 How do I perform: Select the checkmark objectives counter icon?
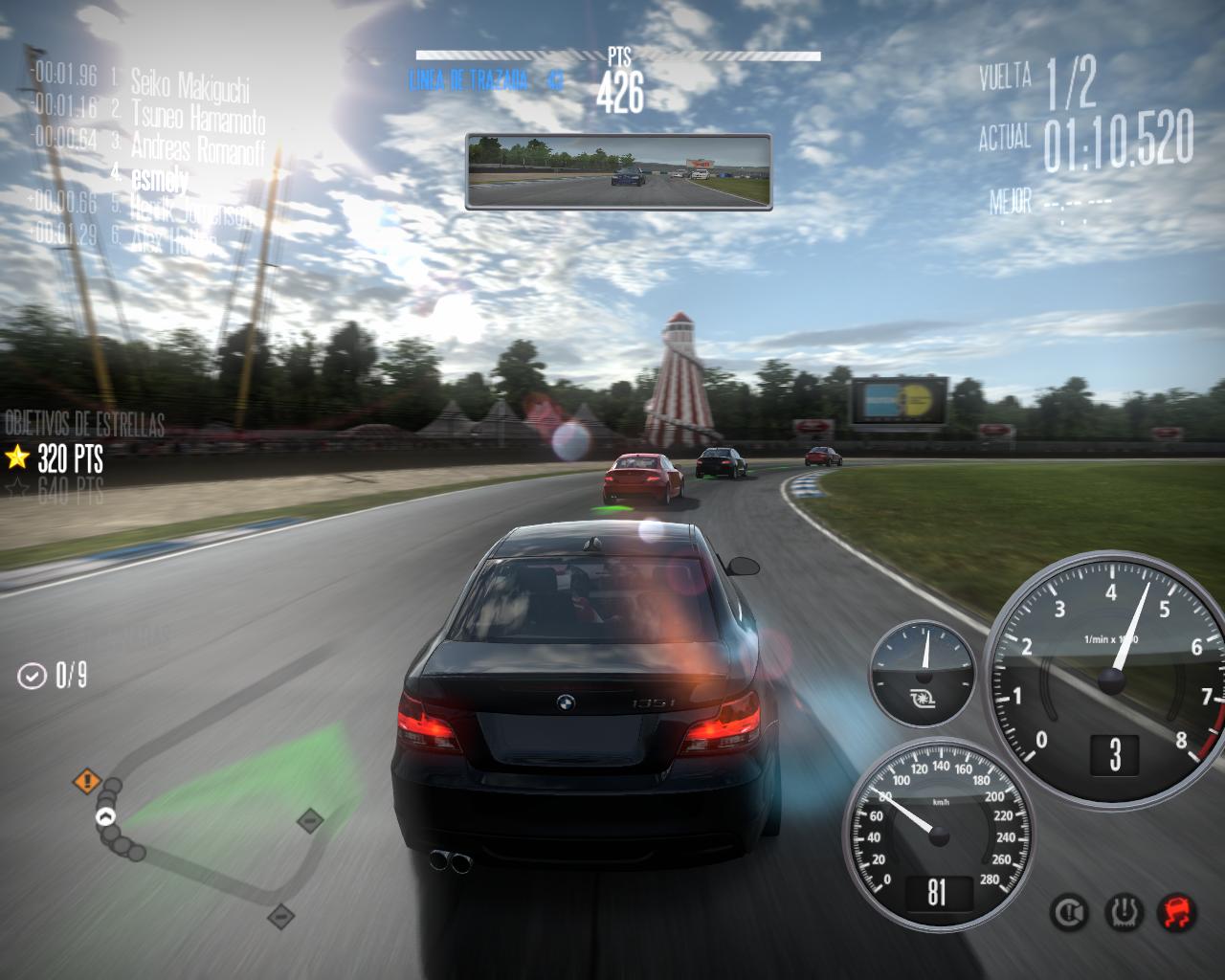tap(32, 676)
